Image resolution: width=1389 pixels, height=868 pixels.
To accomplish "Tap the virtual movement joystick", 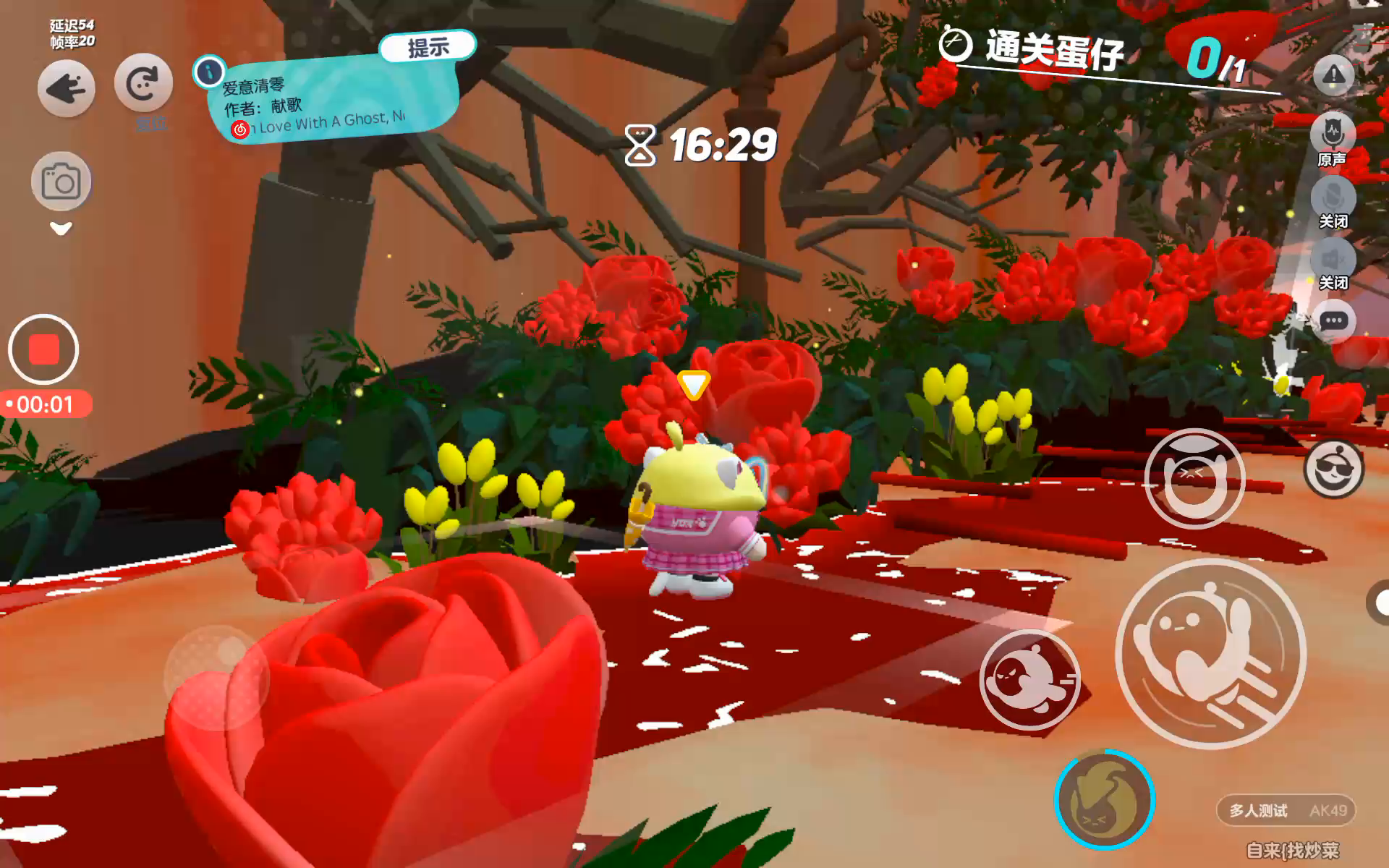I will click(216, 677).
